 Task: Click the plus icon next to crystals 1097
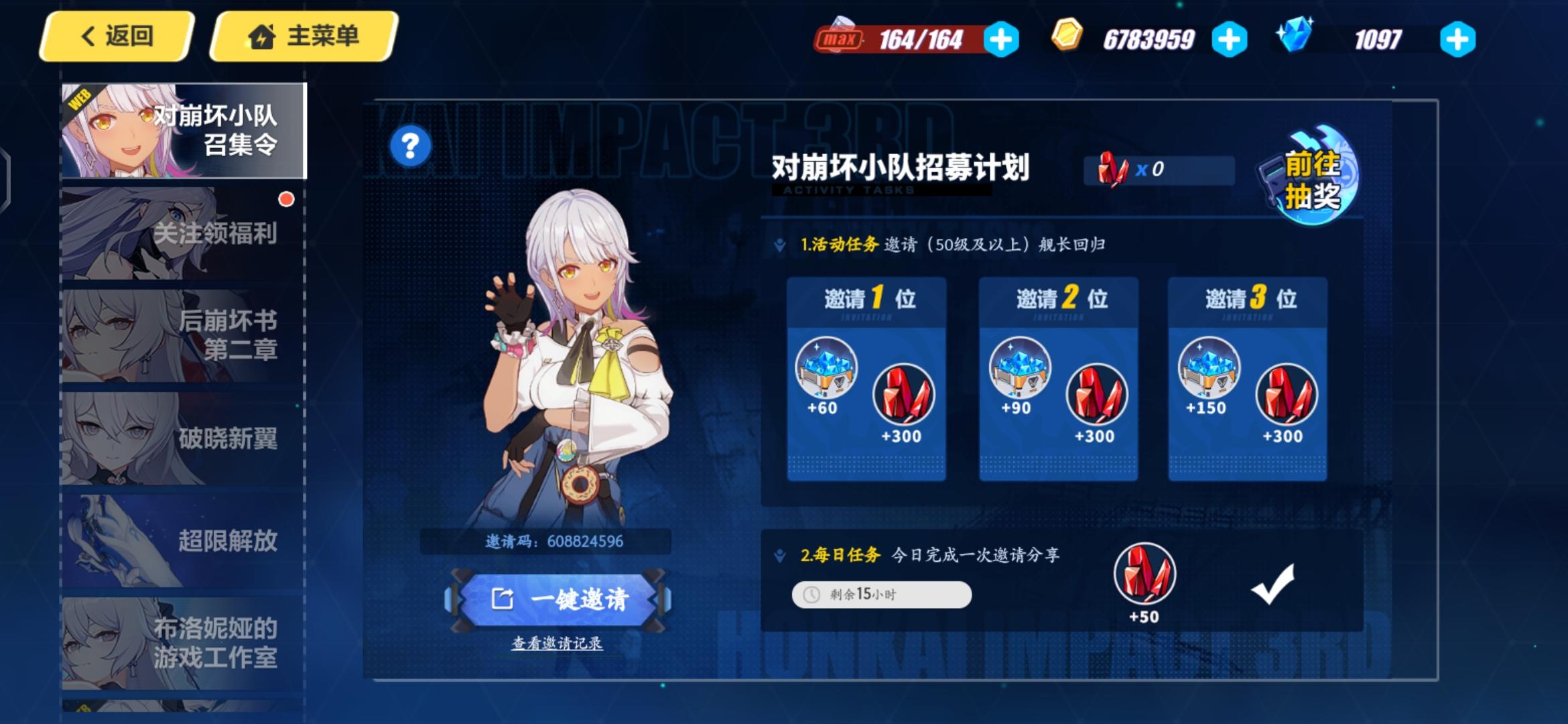coord(1459,38)
